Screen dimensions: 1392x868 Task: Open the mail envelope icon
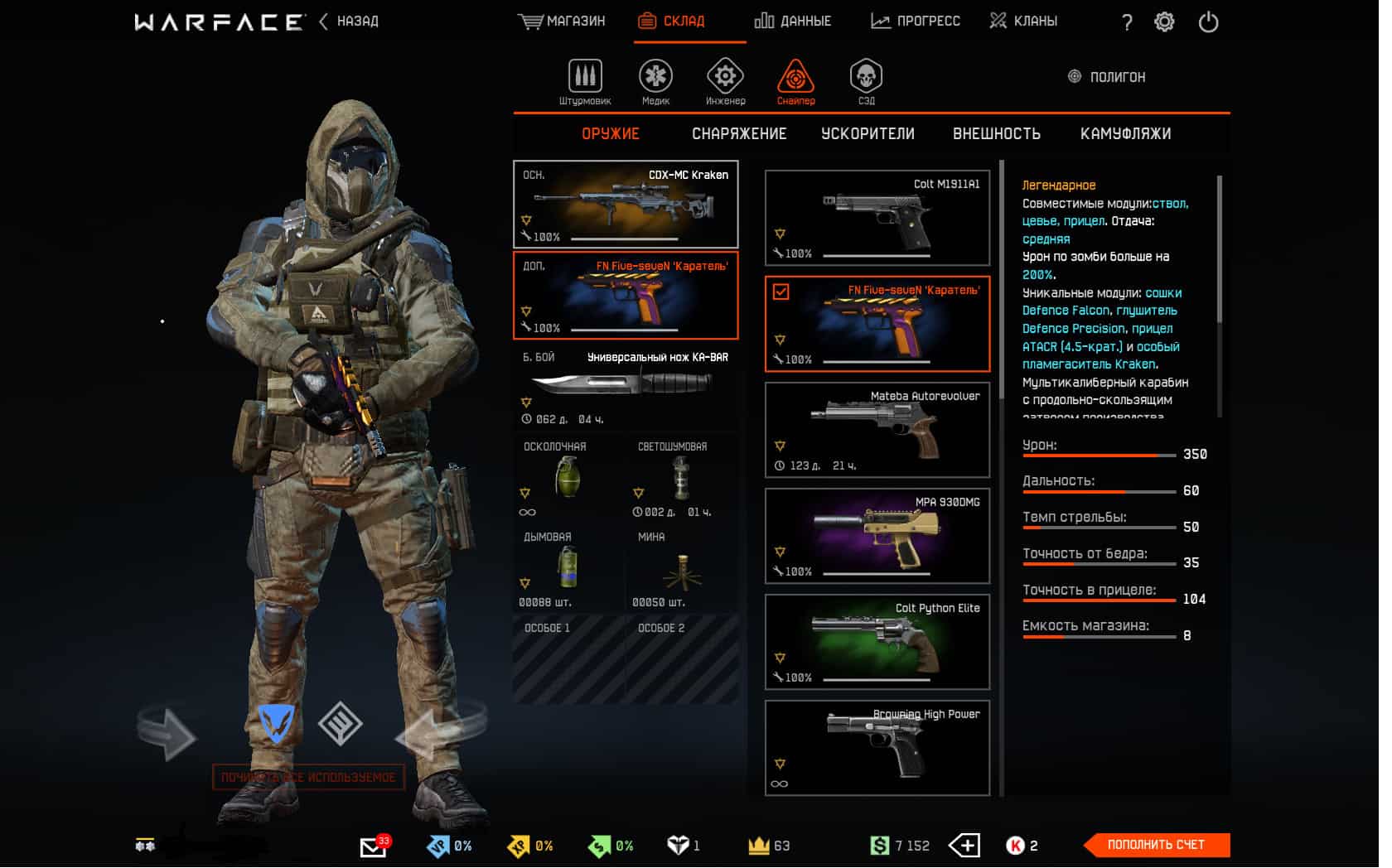coord(373,846)
